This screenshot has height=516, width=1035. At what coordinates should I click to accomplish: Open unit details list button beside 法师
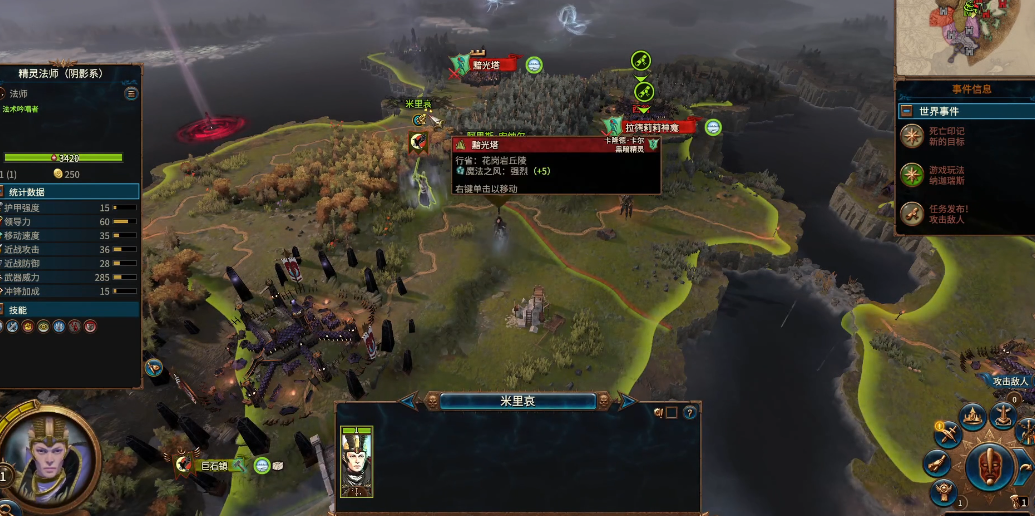tap(131, 93)
